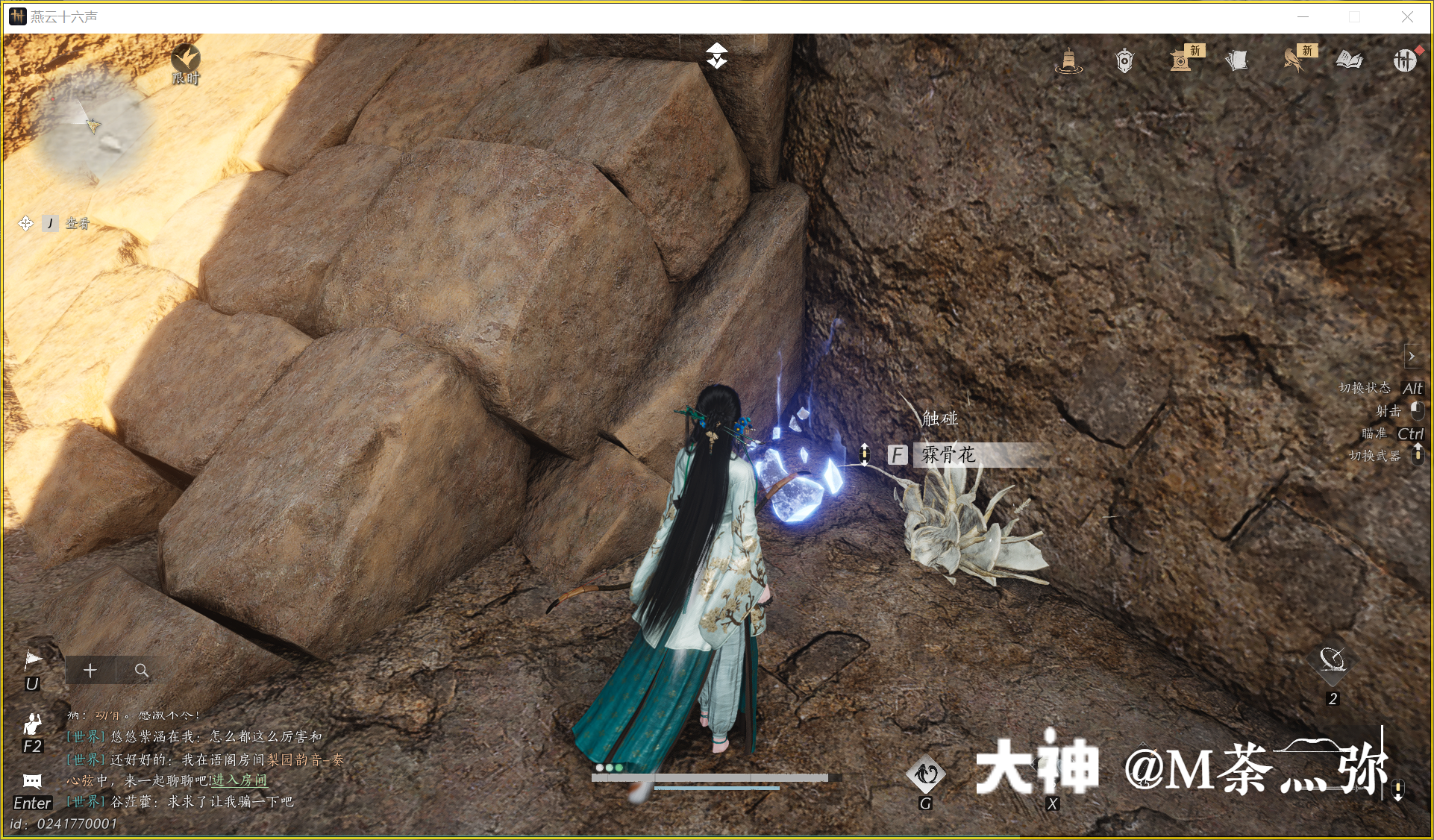Open the stacked papers icon

pyautogui.click(x=1236, y=60)
